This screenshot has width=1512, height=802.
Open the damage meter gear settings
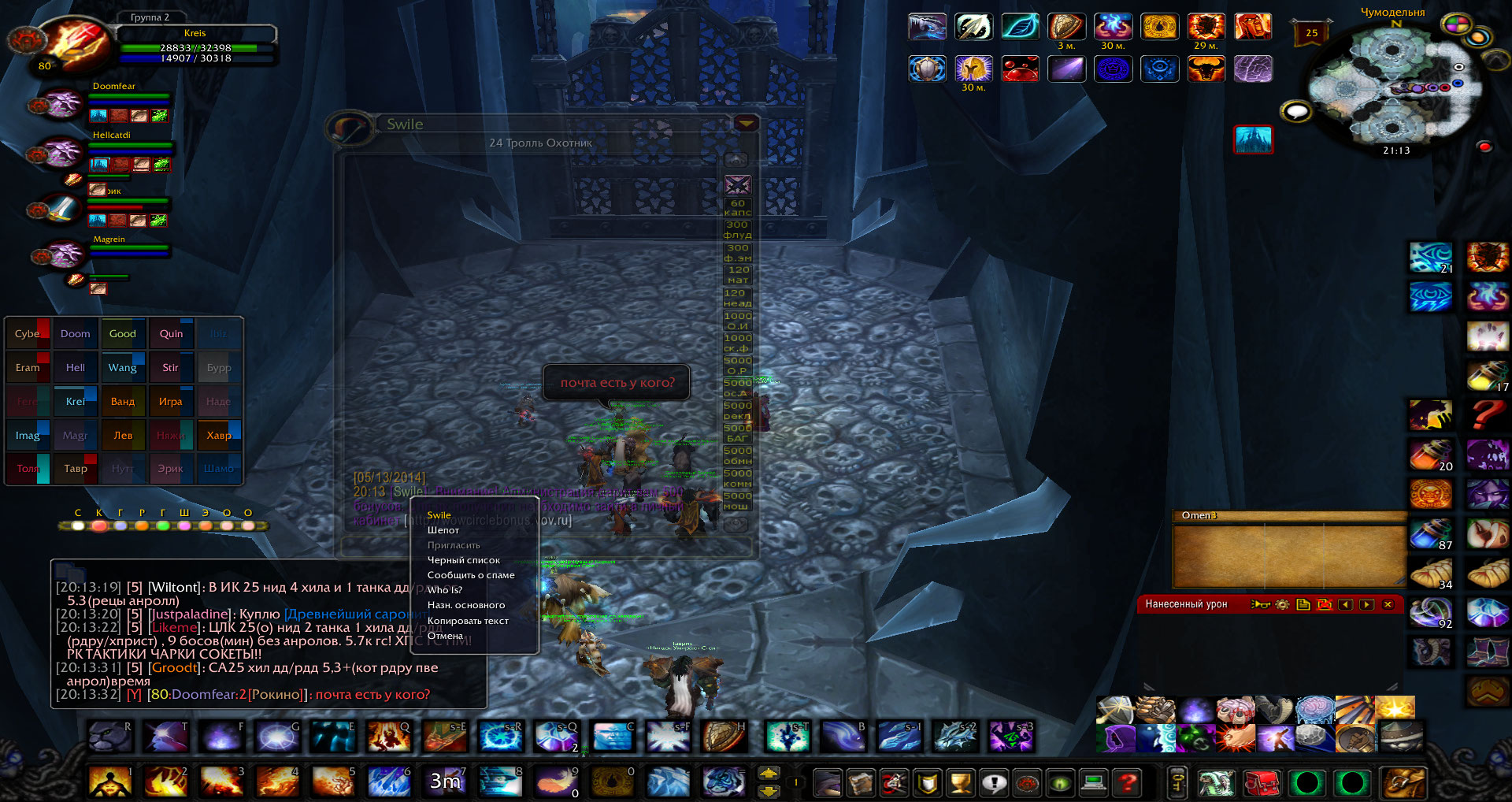point(1282,604)
